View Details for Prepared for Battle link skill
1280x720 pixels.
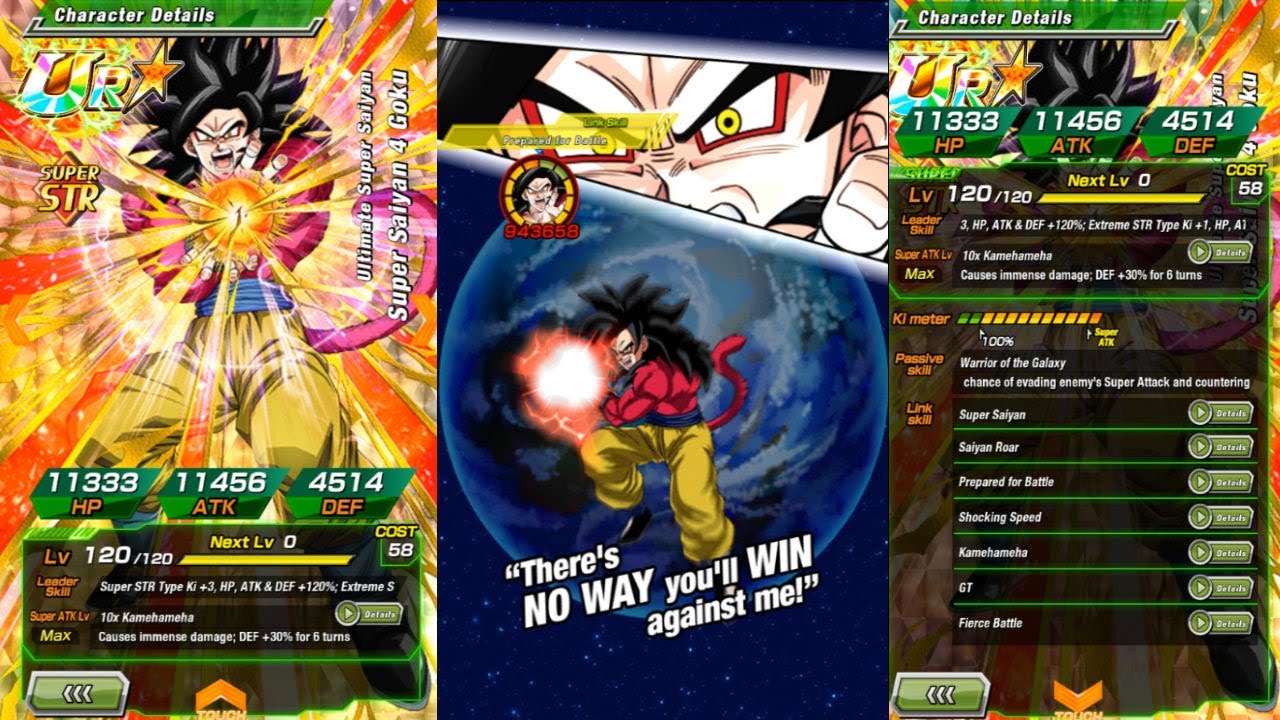pyautogui.click(x=1221, y=482)
